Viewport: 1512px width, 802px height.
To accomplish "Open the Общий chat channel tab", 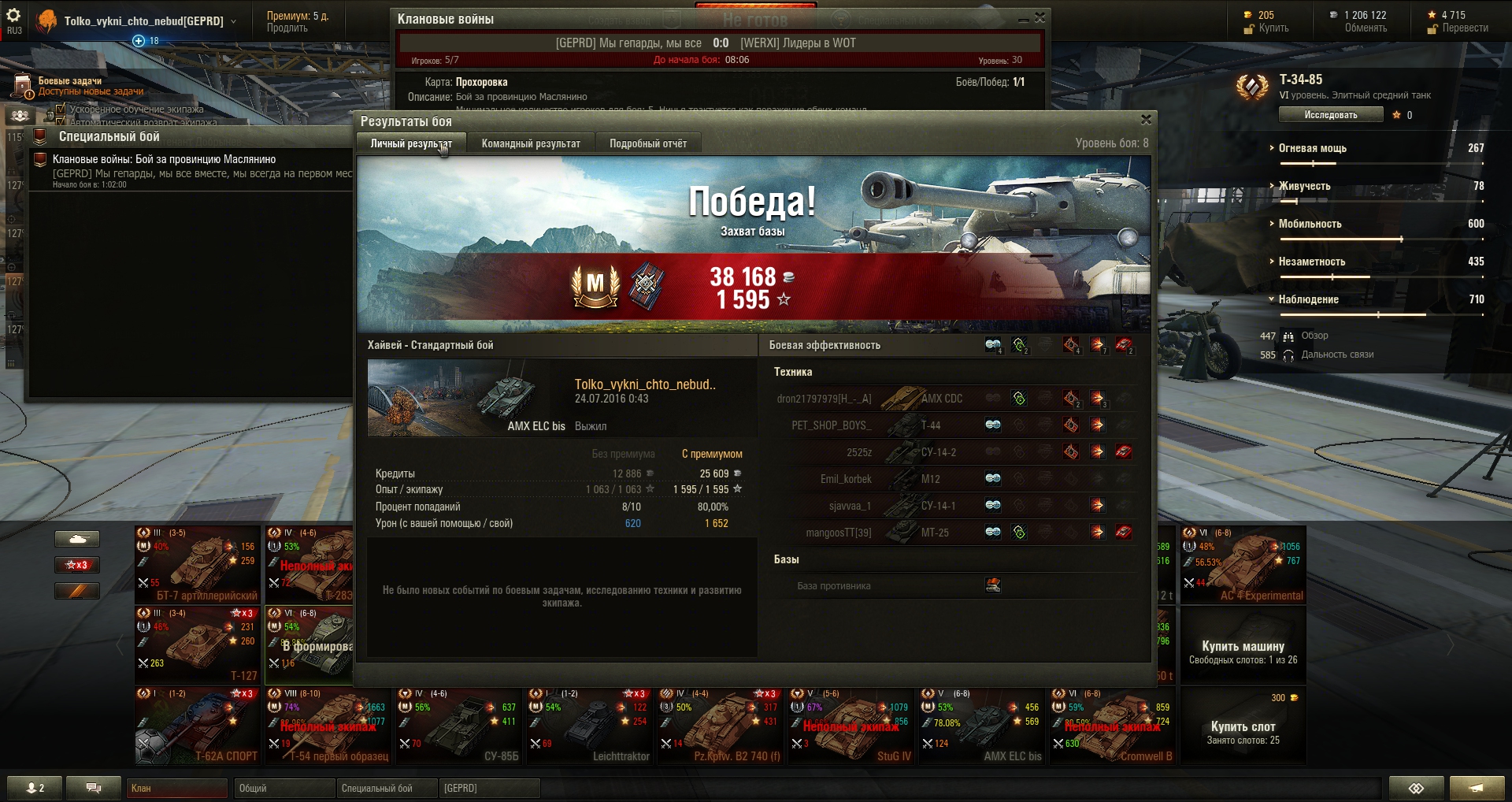I will 283,788.
